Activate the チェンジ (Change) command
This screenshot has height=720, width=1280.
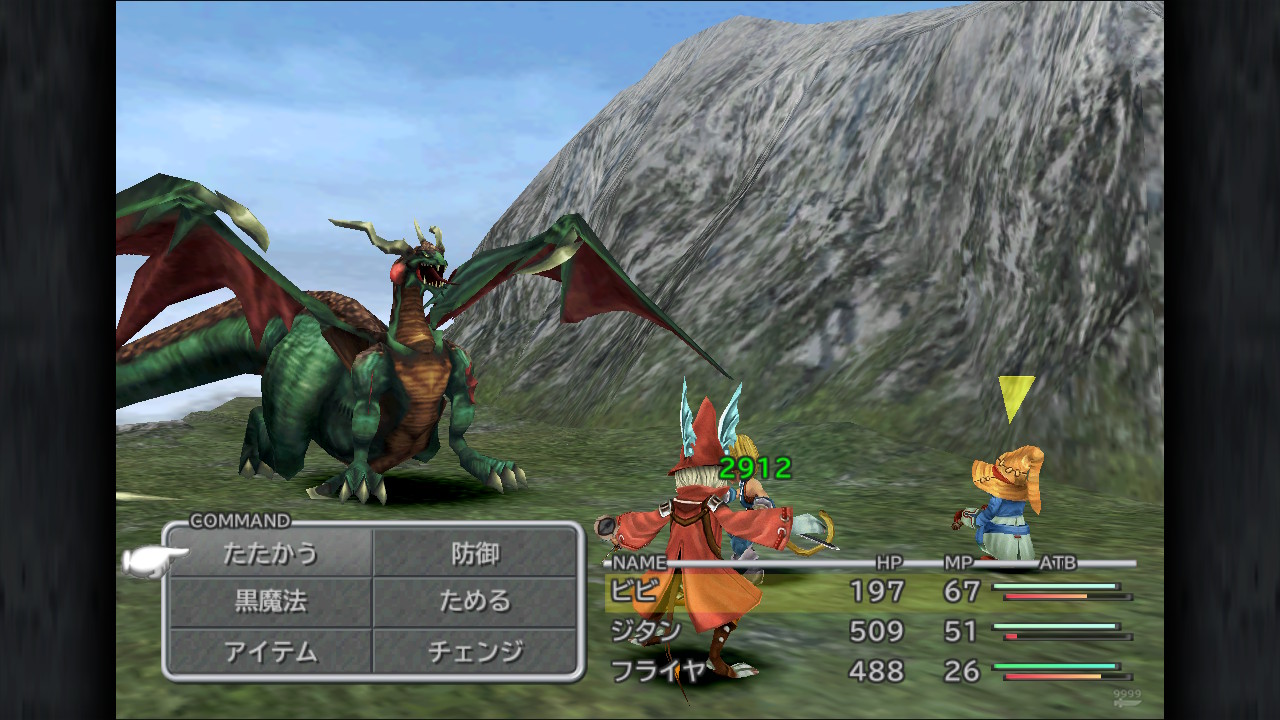(x=475, y=651)
